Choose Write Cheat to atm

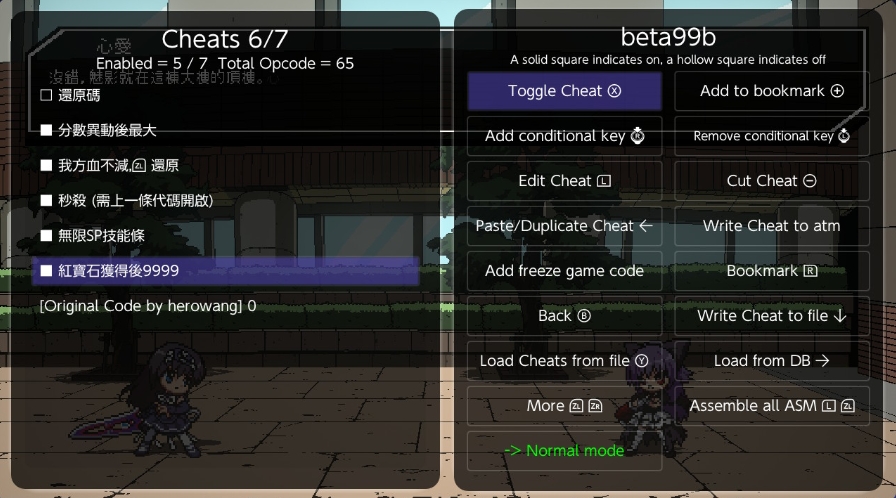coord(771,226)
